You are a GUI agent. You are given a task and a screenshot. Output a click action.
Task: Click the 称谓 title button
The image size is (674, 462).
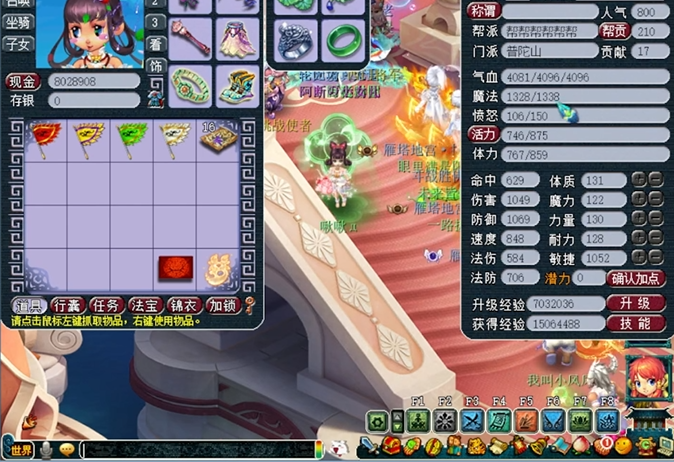pyautogui.click(x=484, y=11)
